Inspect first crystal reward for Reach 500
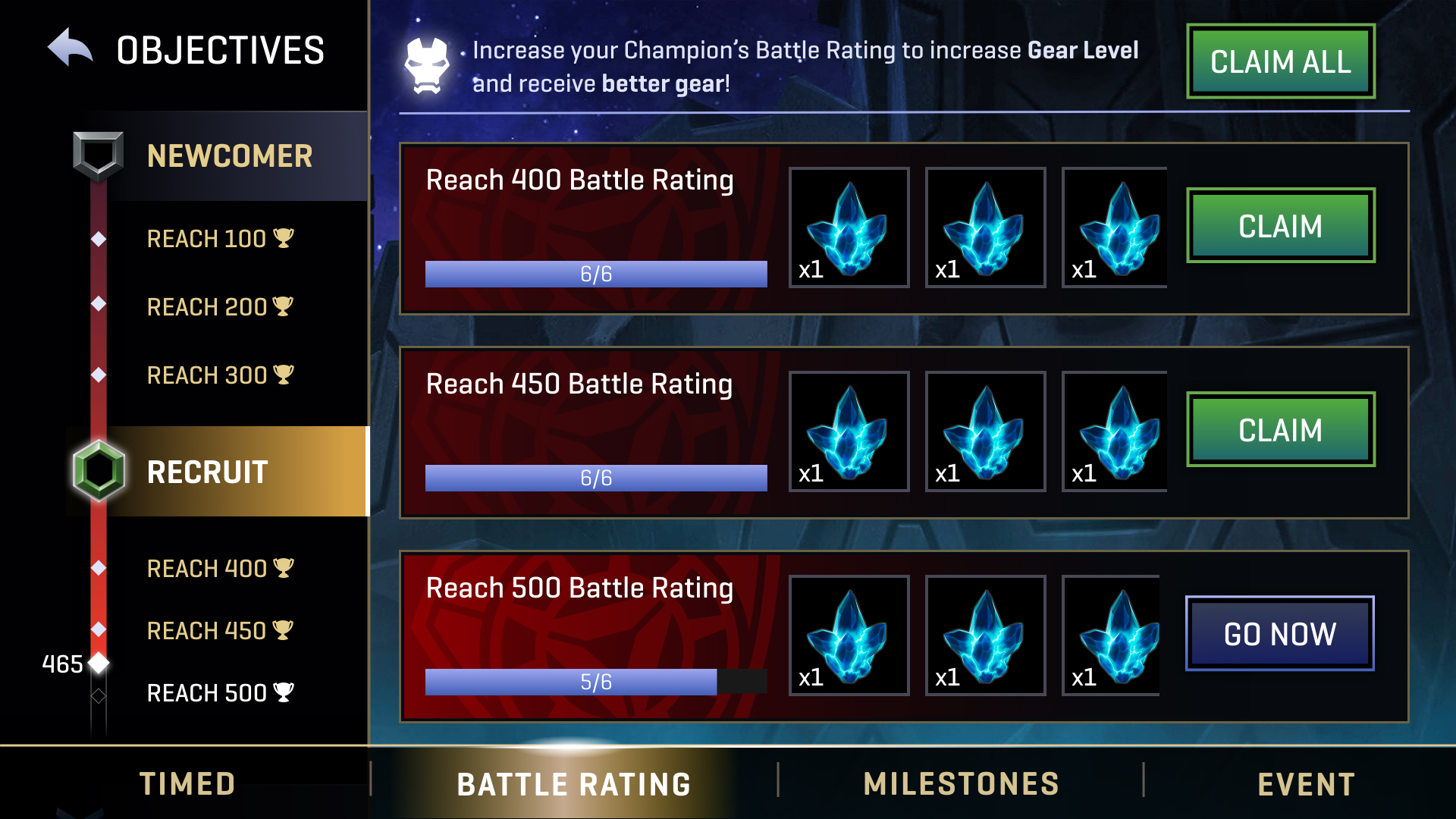Screen dimensions: 1456x819 (849, 635)
